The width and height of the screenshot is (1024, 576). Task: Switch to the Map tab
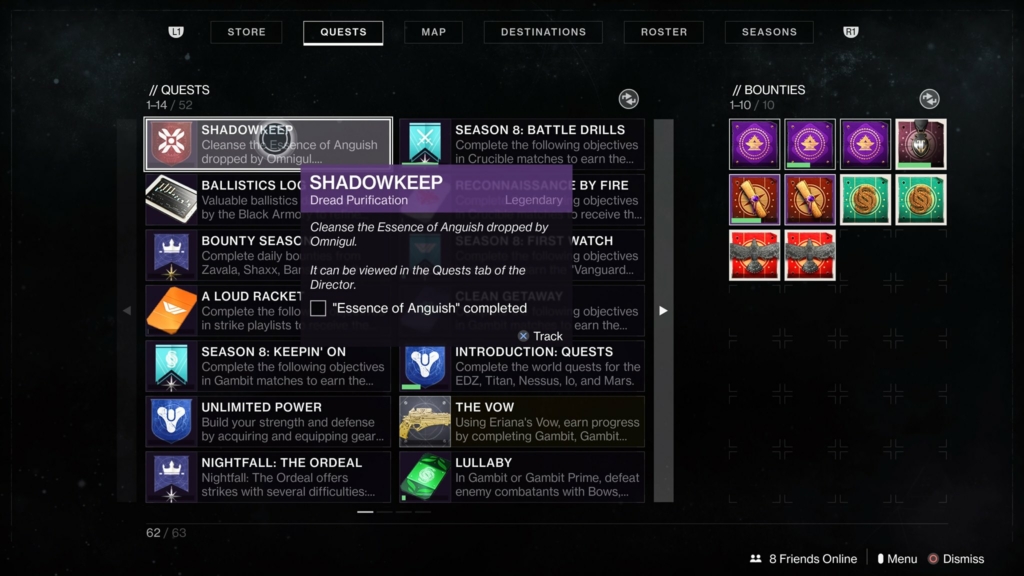point(433,32)
